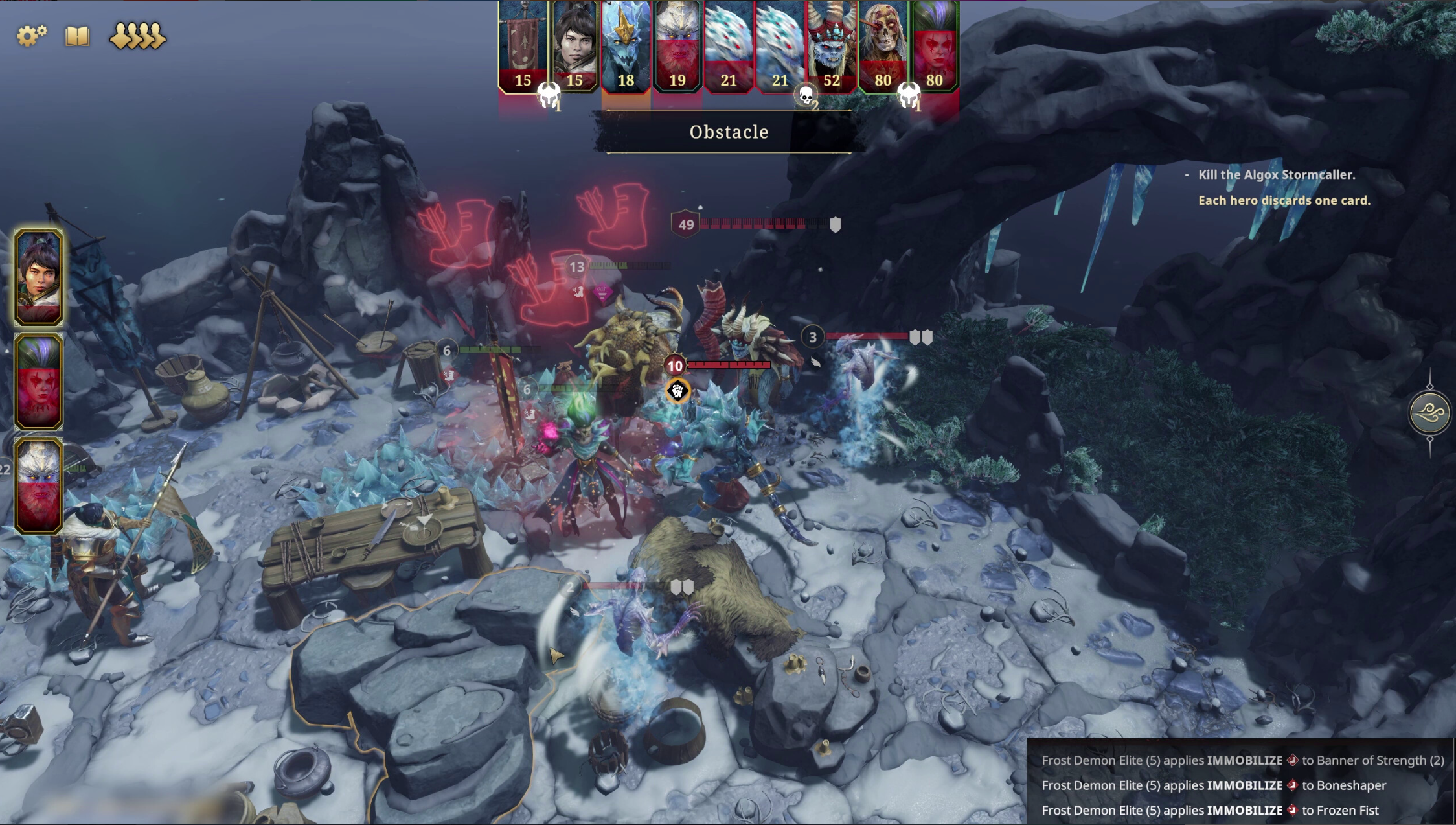
Task: Click the Kill the Algox Stormcaller objective
Action: 1276,175
